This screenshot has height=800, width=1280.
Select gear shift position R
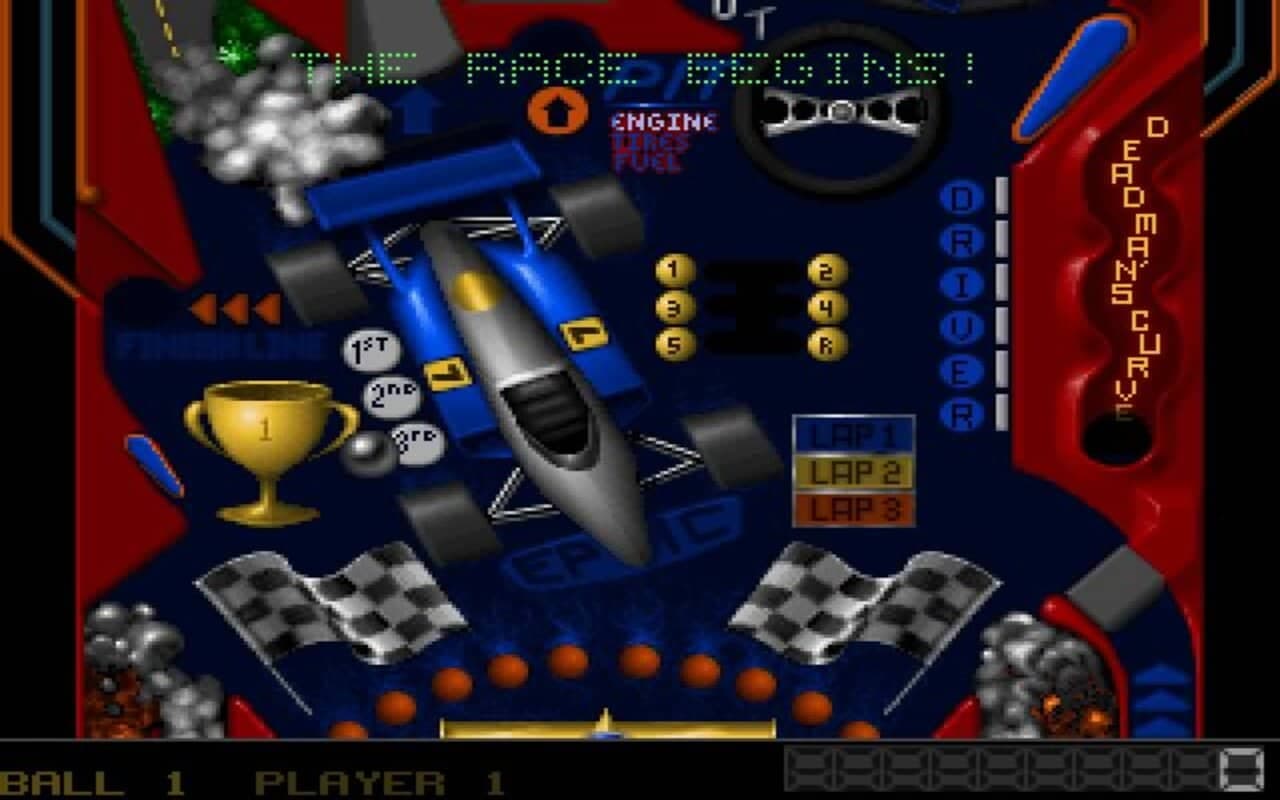coord(824,347)
